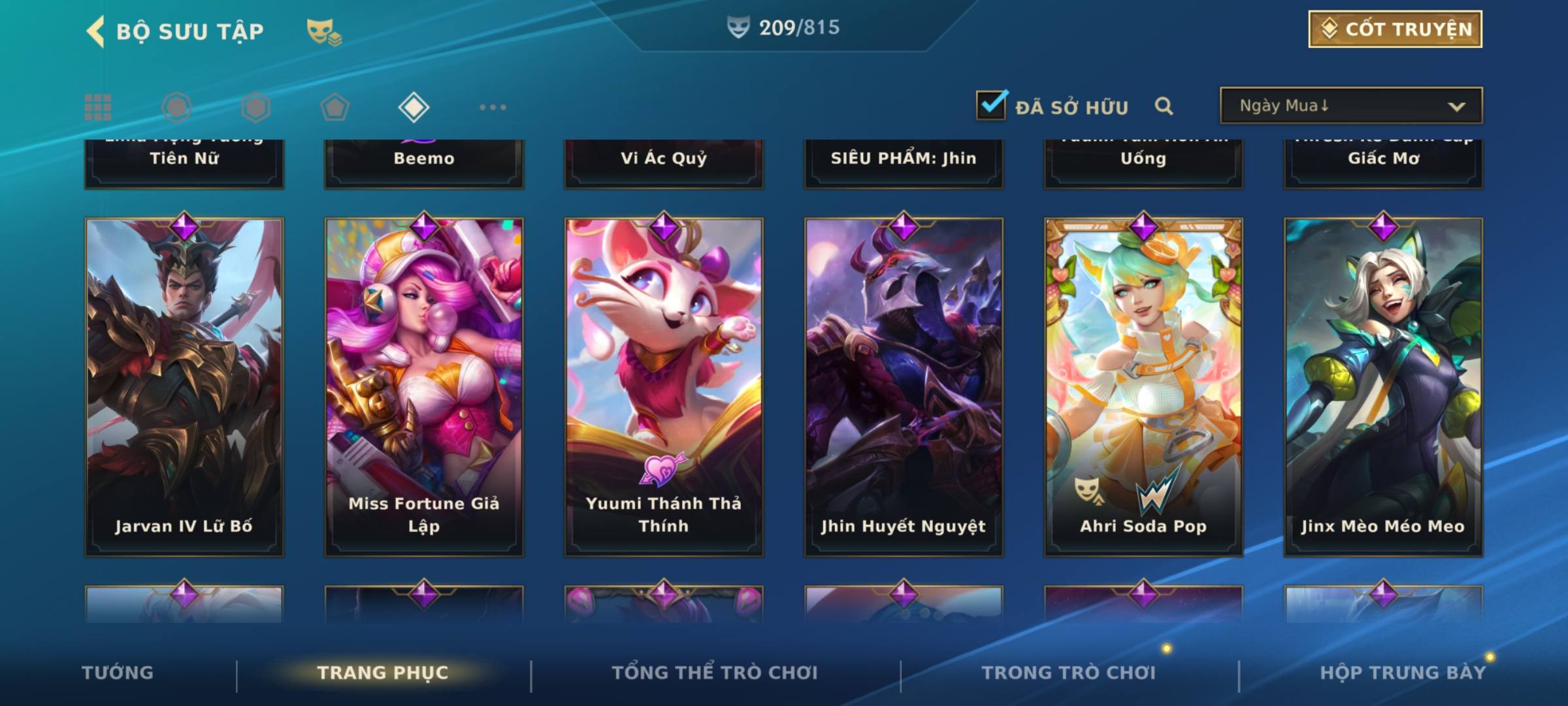Select the grid all-rarities filter
The image size is (1568, 706).
point(98,107)
